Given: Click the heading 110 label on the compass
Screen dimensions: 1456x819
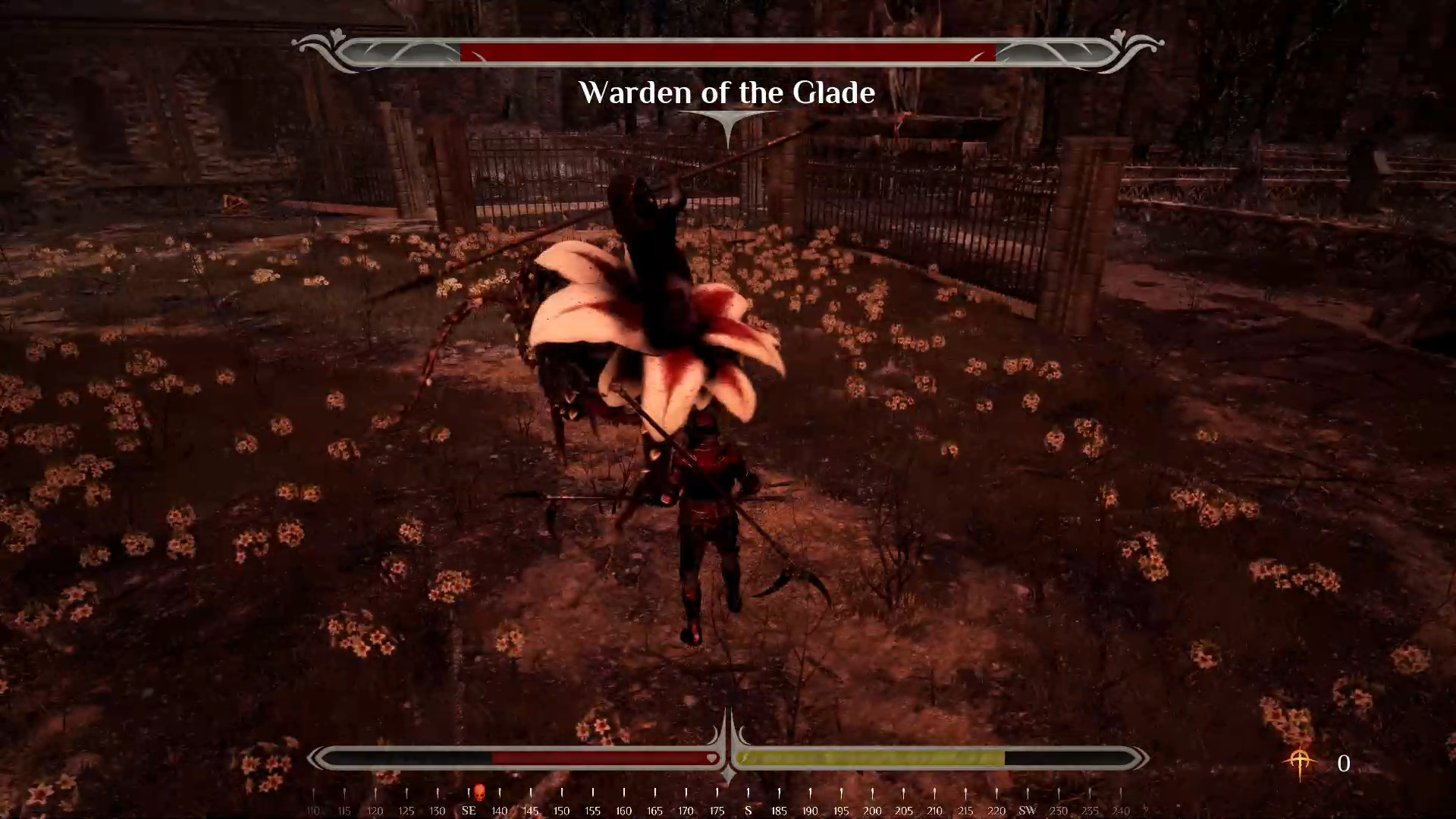Looking at the screenshot, I should tap(313, 810).
